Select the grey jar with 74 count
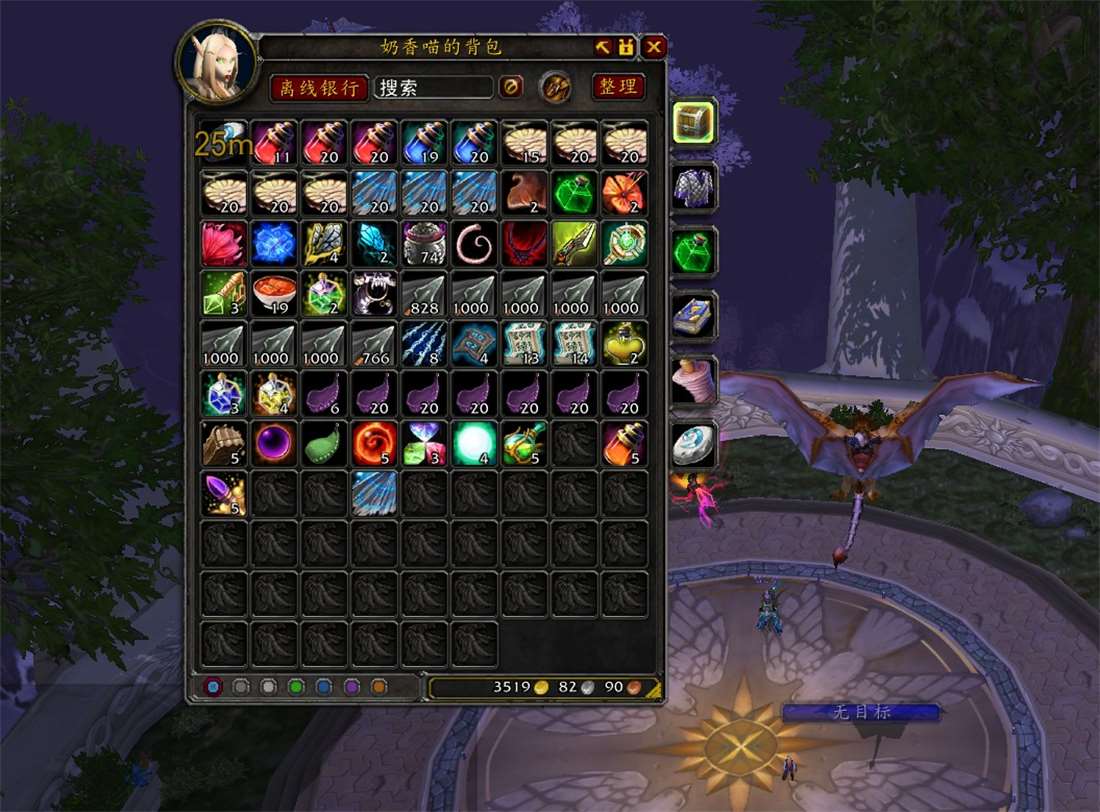This screenshot has width=1100, height=812. [x=424, y=244]
